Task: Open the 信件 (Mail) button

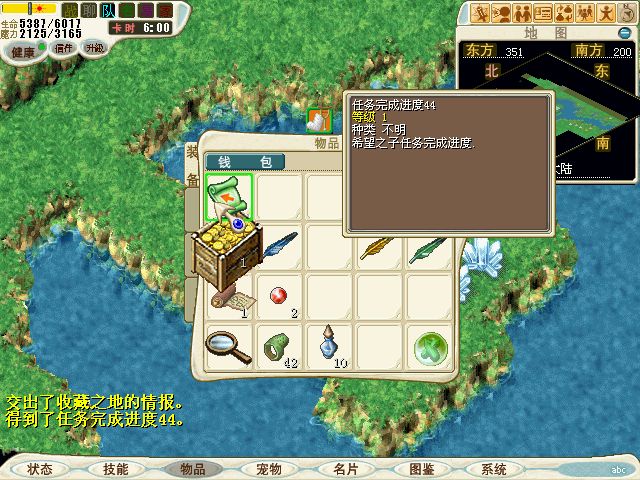Action: (64, 47)
